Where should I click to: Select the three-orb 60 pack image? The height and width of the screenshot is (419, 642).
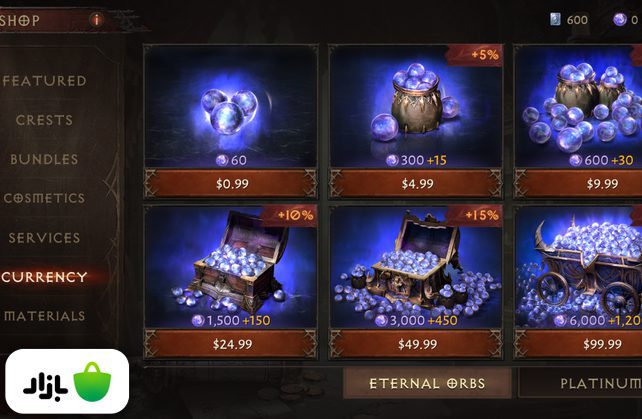coord(230,102)
